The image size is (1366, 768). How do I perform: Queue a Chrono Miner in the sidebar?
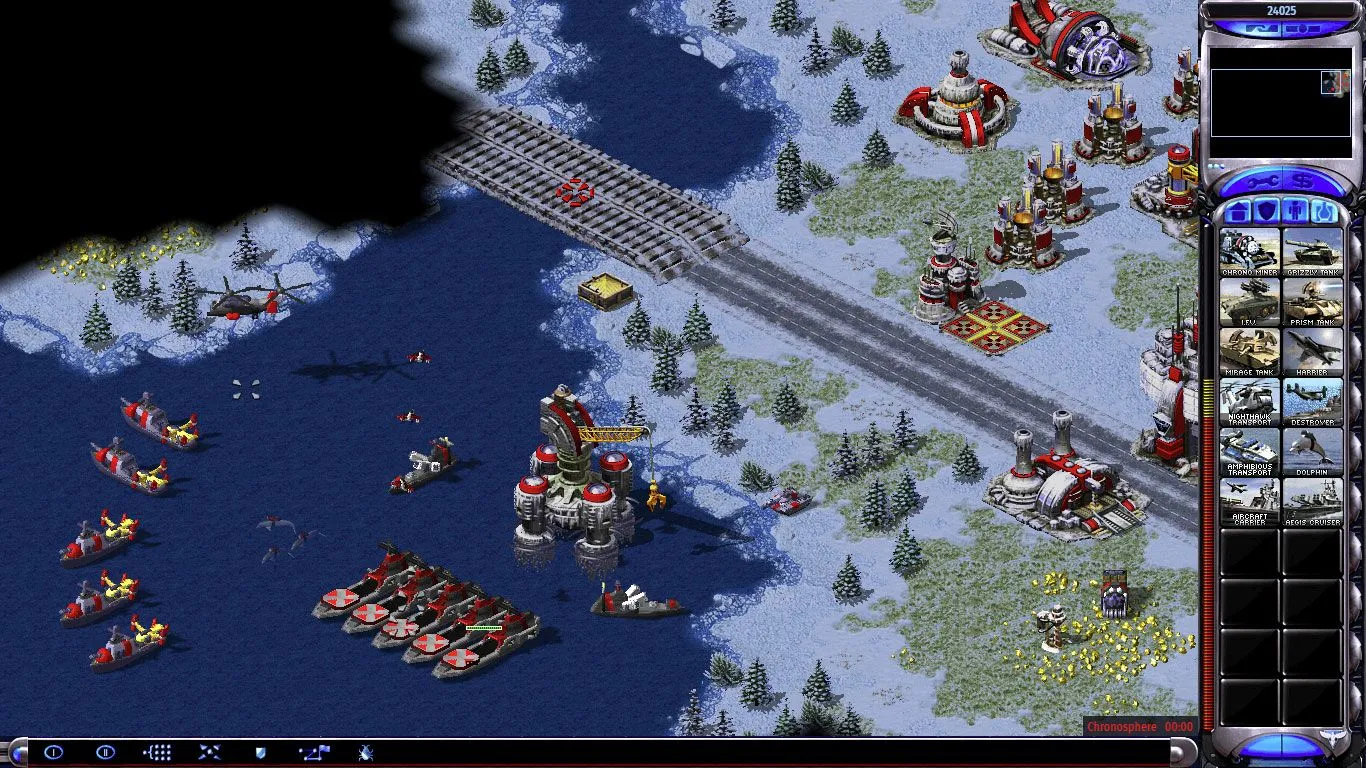(x=1249, y=250)
